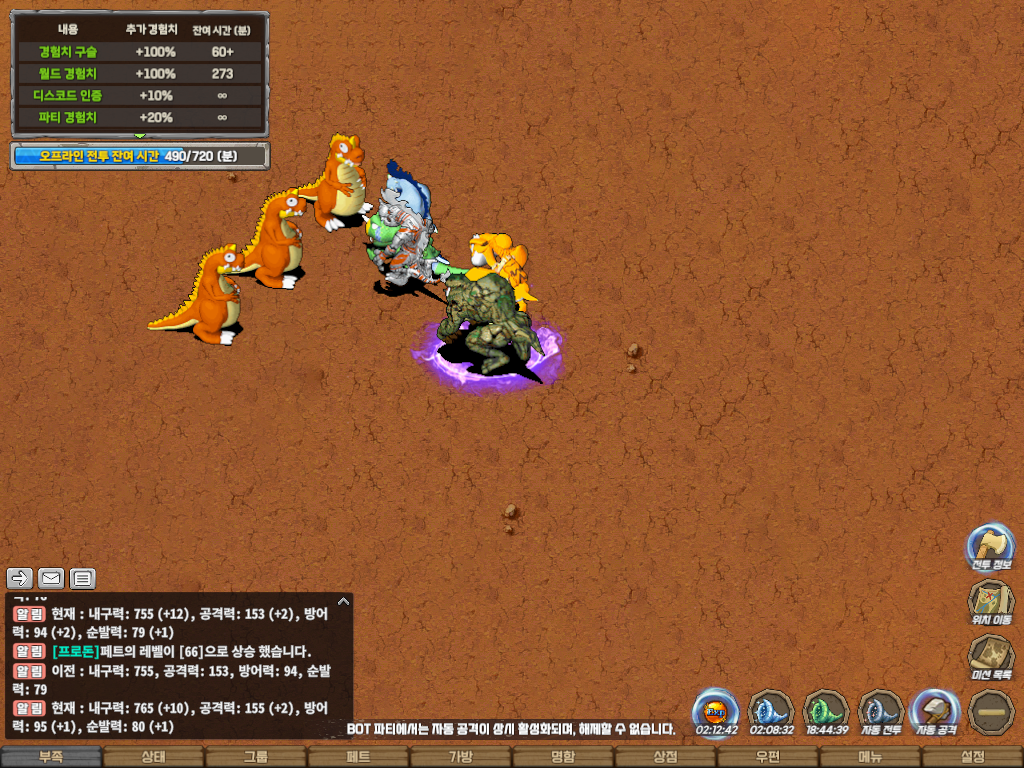Open the list icon above chat log
The height and width of the screenshot is (768, 1024).
[x=82, y=578]
